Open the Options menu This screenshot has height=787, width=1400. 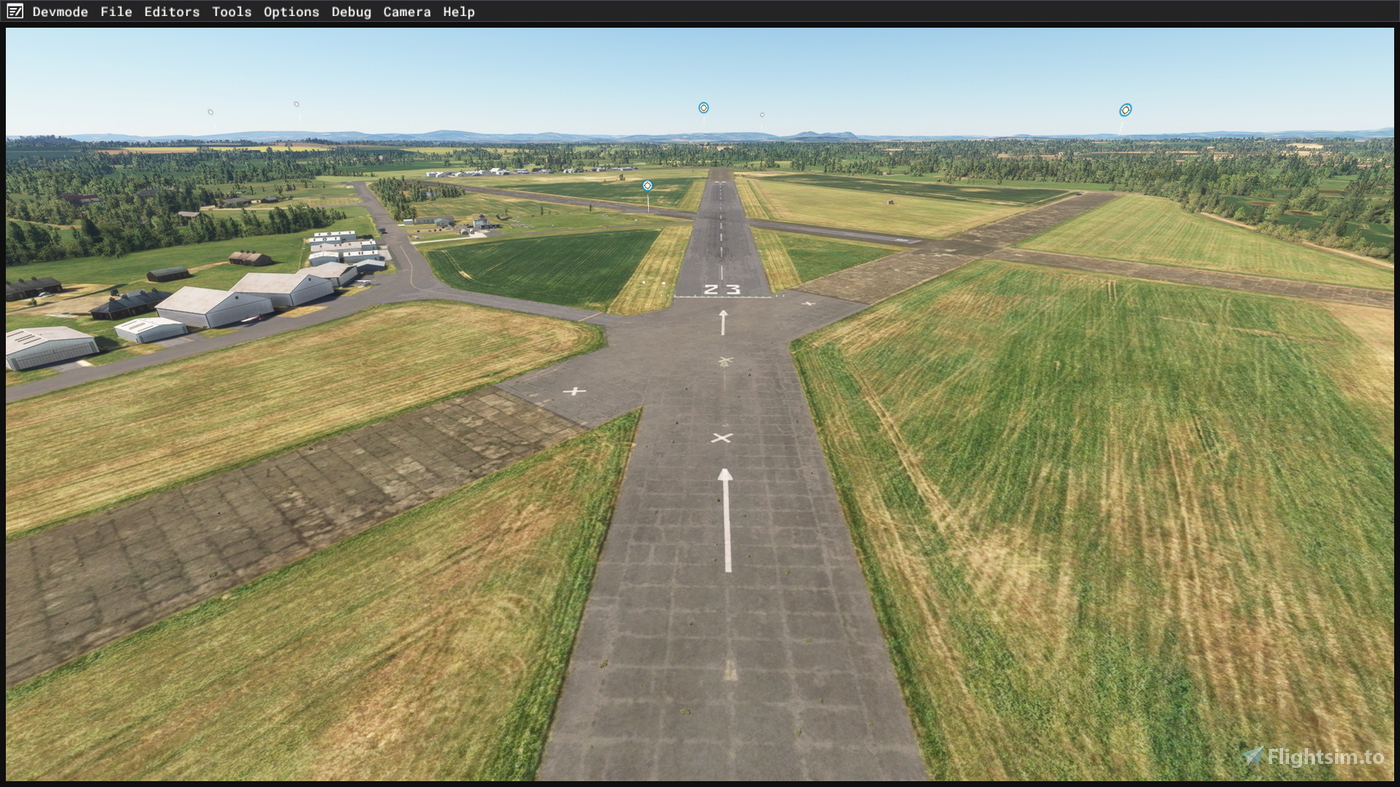click(x=291, y=11)
